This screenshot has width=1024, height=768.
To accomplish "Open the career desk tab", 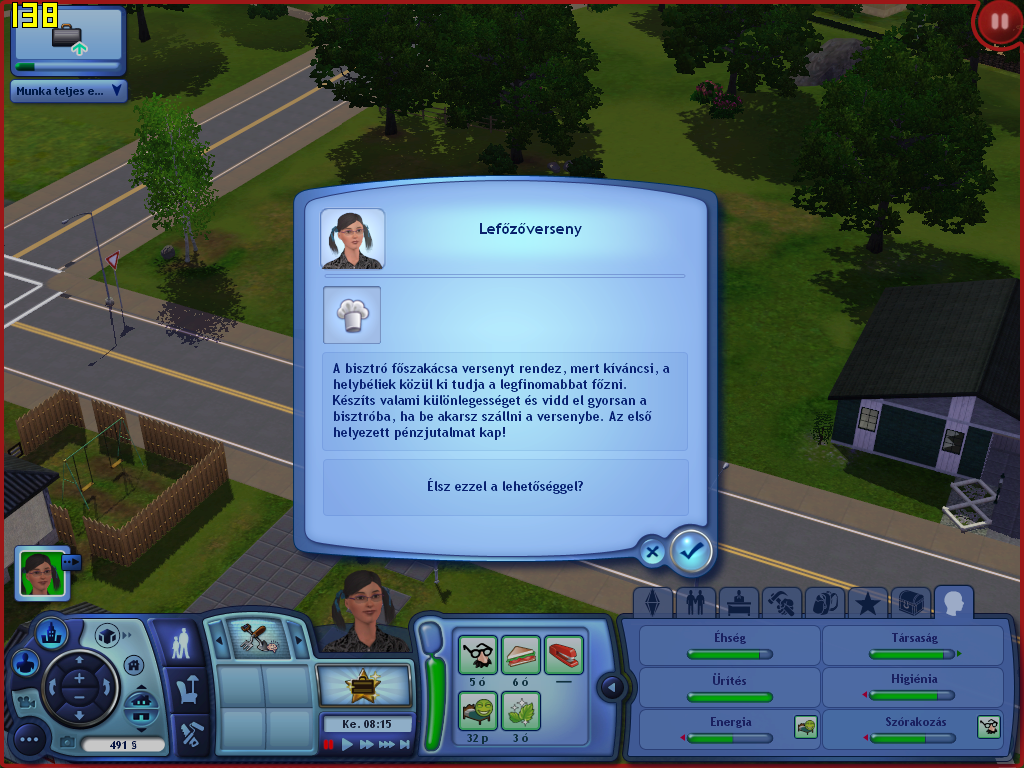I will [738, 603].
